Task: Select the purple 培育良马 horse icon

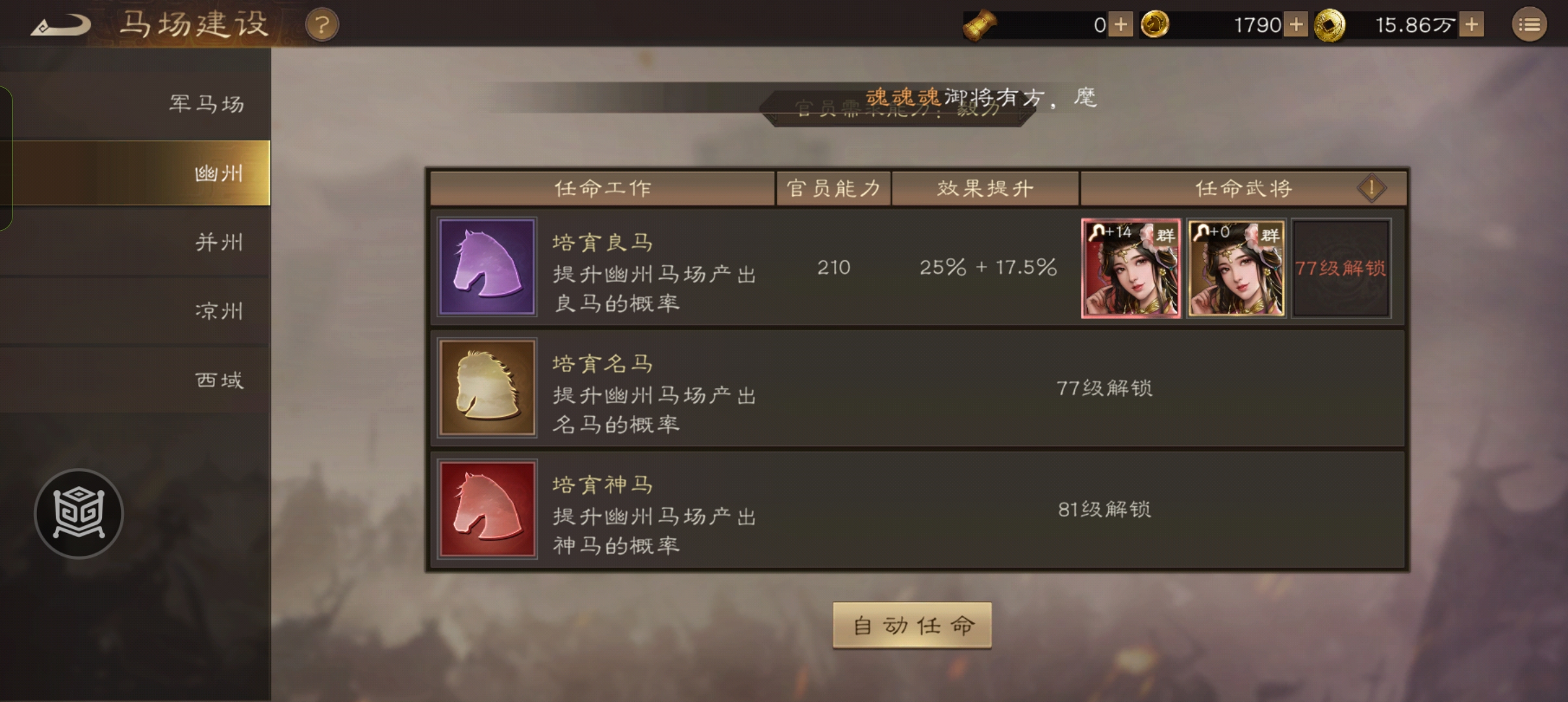Action: [x=487, y=267]
